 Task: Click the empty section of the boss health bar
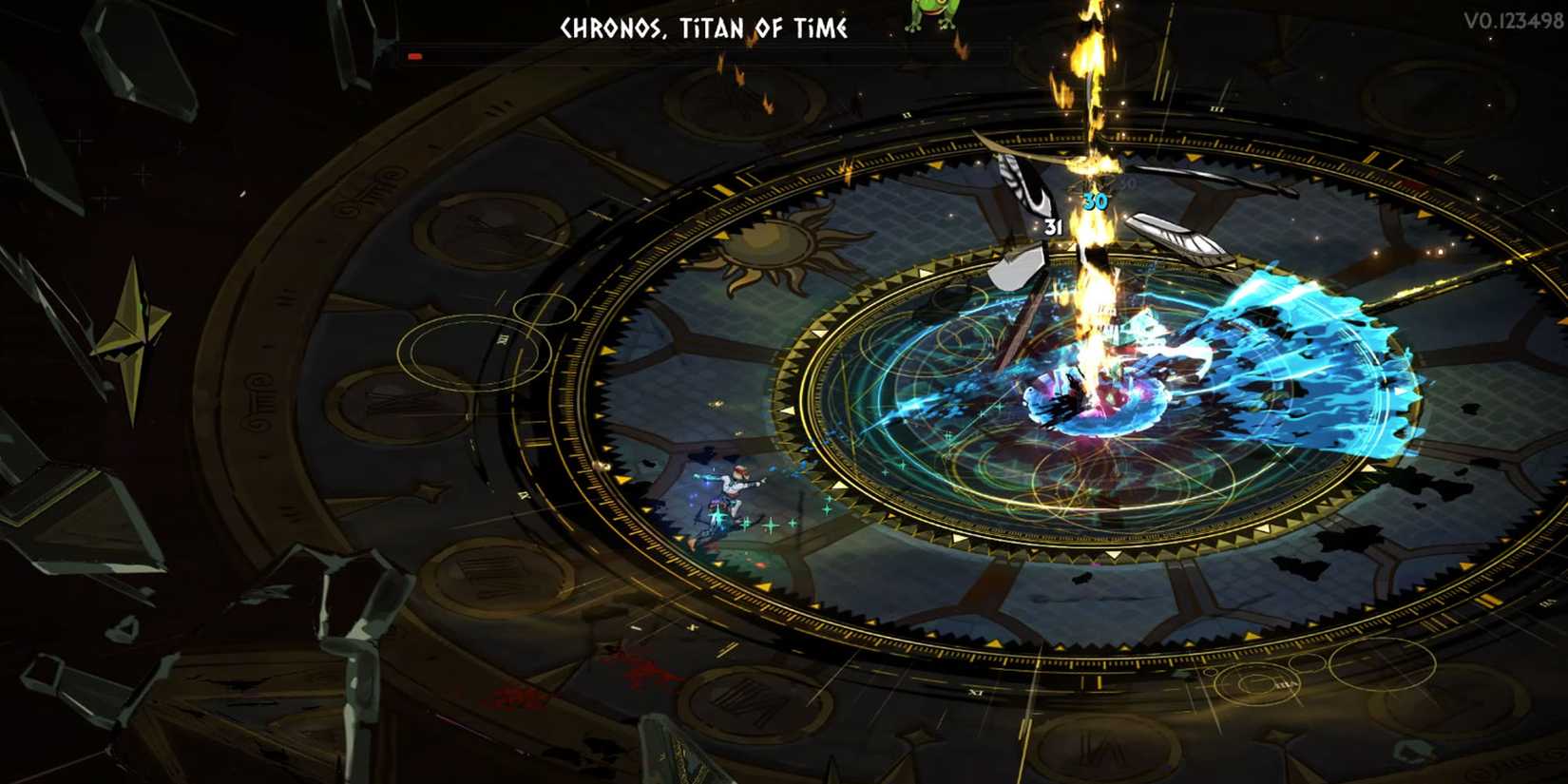[x=713, y=55]
